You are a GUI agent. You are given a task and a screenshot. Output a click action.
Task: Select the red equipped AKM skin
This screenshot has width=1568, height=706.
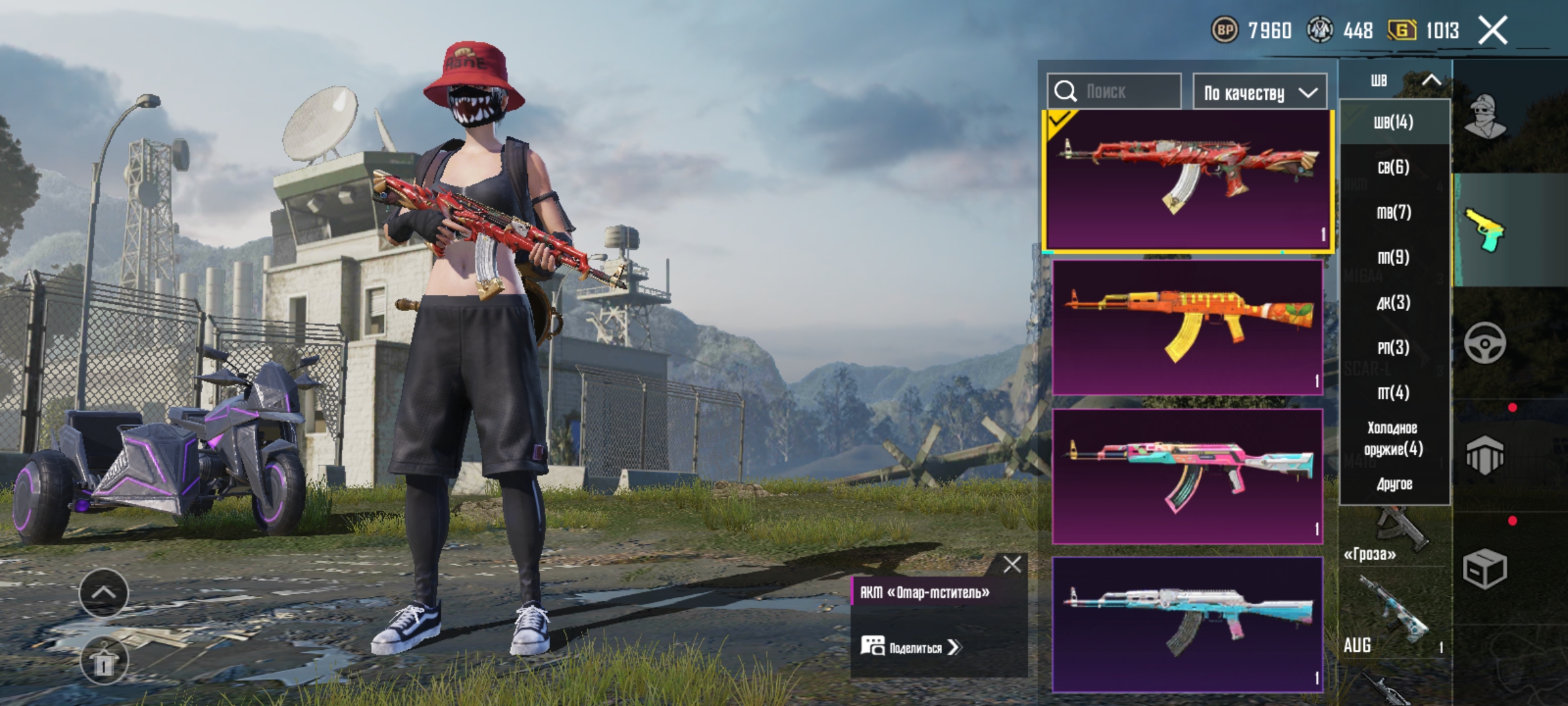[x=1187, y=180]
